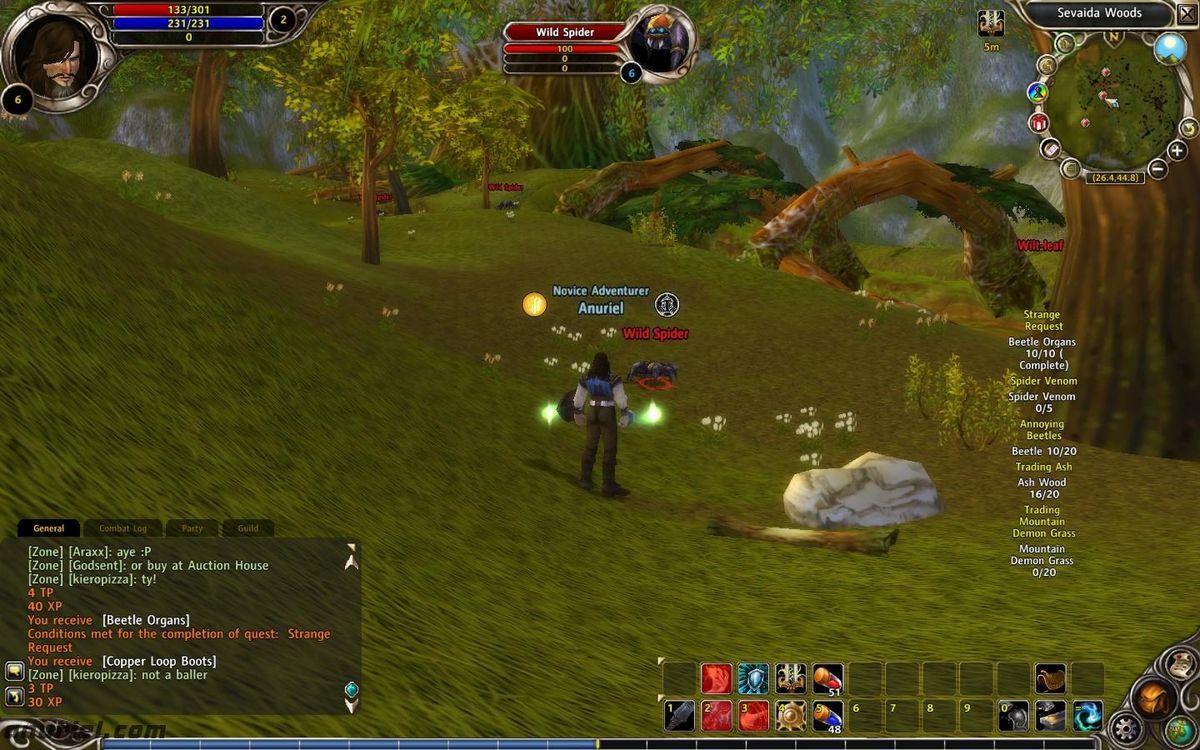
Task: Zoom in the minimap with plus button
Action: 1177,151
